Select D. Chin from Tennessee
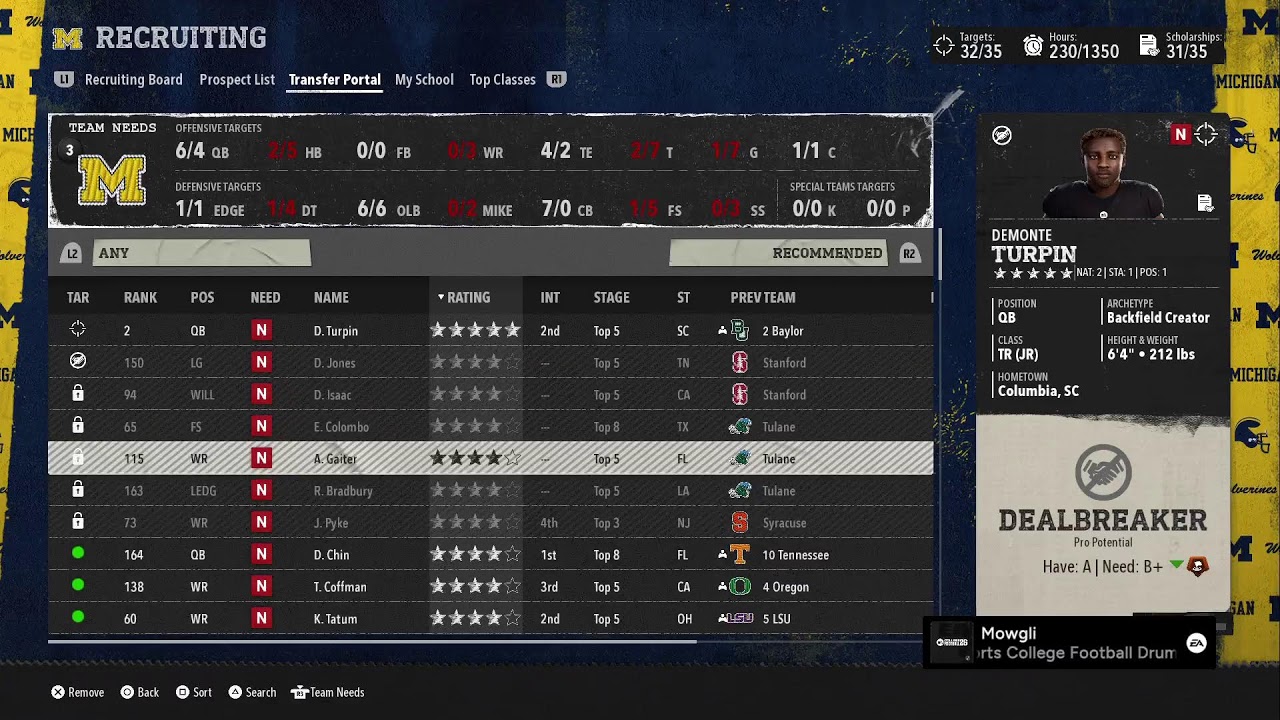Image resolution: width=1280 pixels, height=720 pixels. 331,555
